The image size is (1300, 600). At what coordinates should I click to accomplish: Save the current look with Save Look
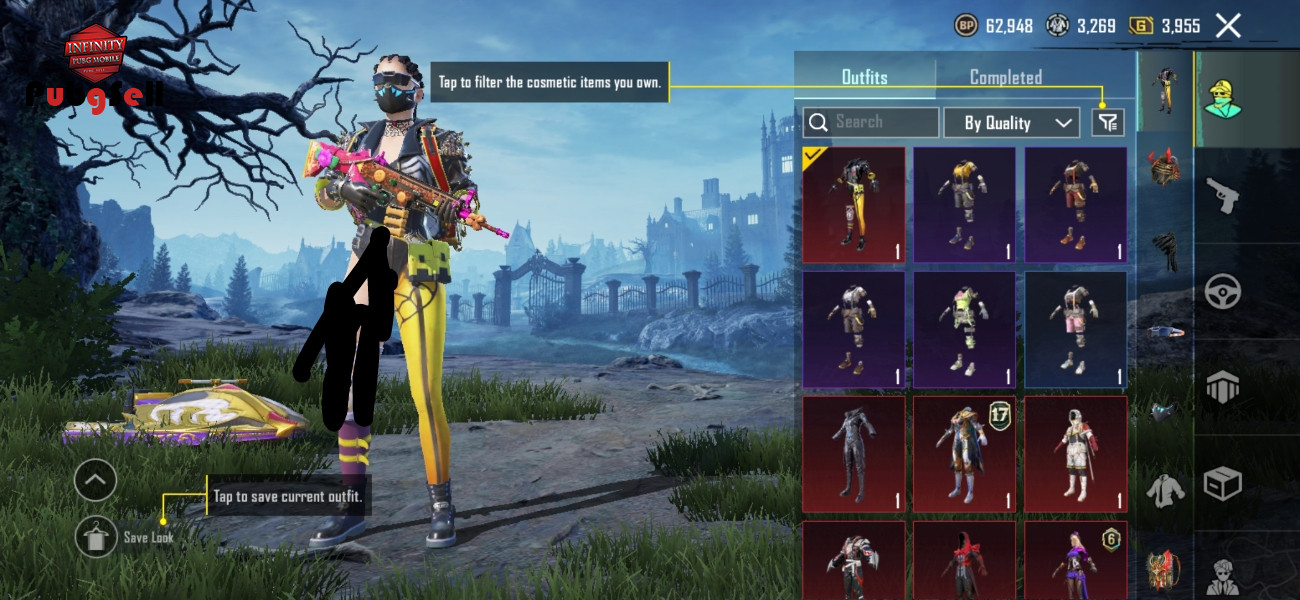(96, 537)
